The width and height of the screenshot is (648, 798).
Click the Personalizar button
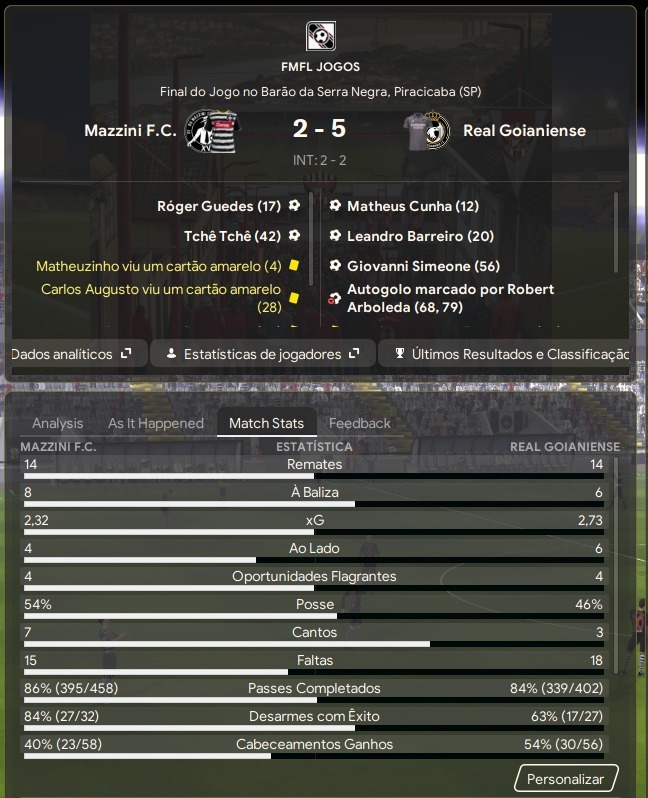[566, 779]
